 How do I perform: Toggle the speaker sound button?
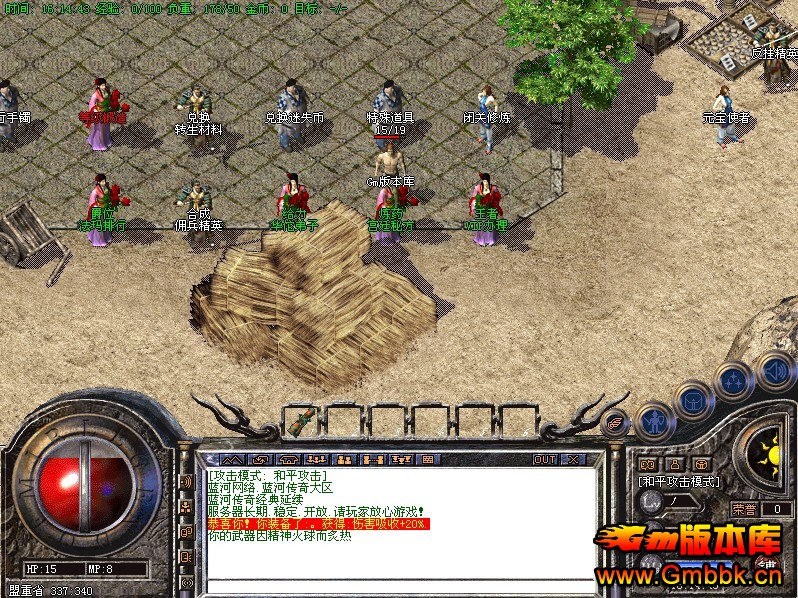coord(773,370)
